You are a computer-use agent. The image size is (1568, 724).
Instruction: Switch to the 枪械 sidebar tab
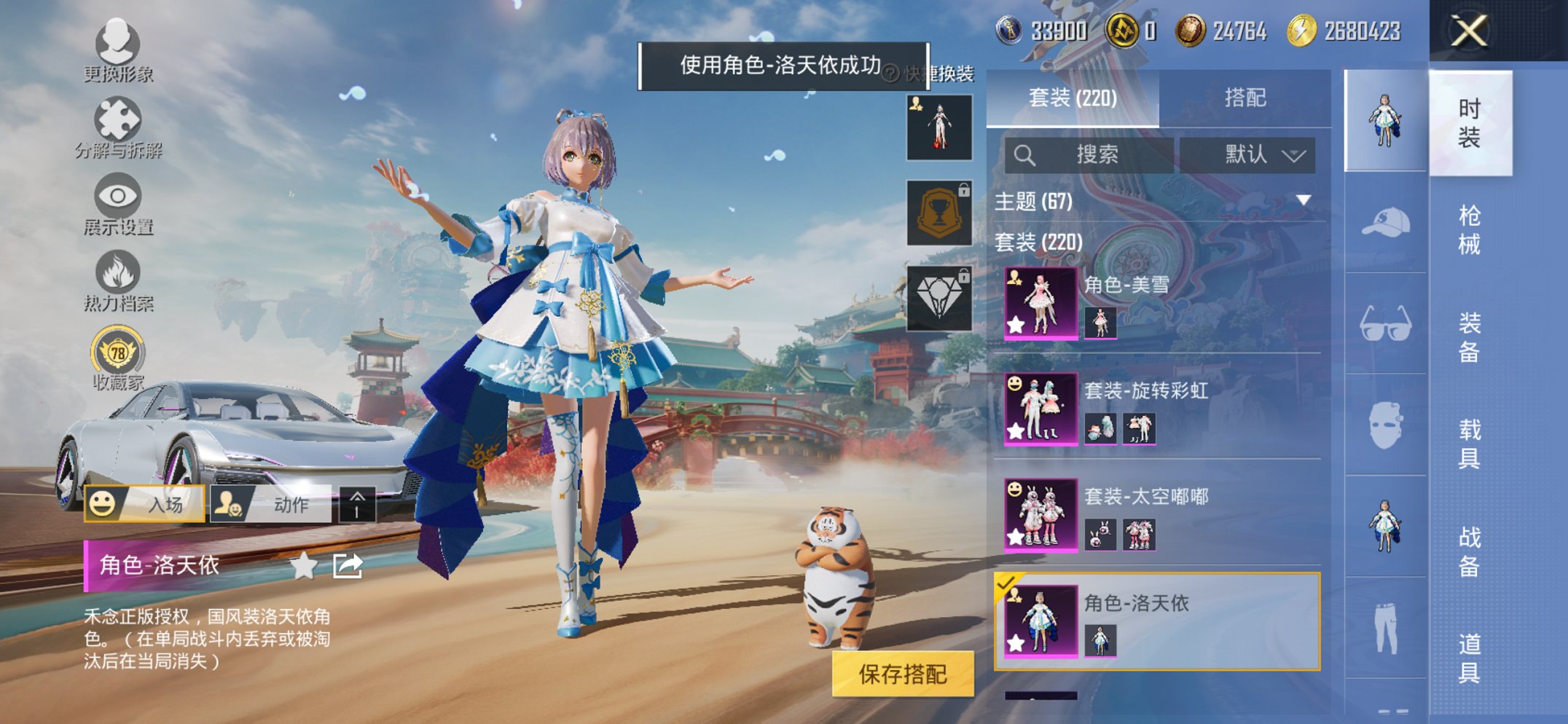click(1470, 226)
